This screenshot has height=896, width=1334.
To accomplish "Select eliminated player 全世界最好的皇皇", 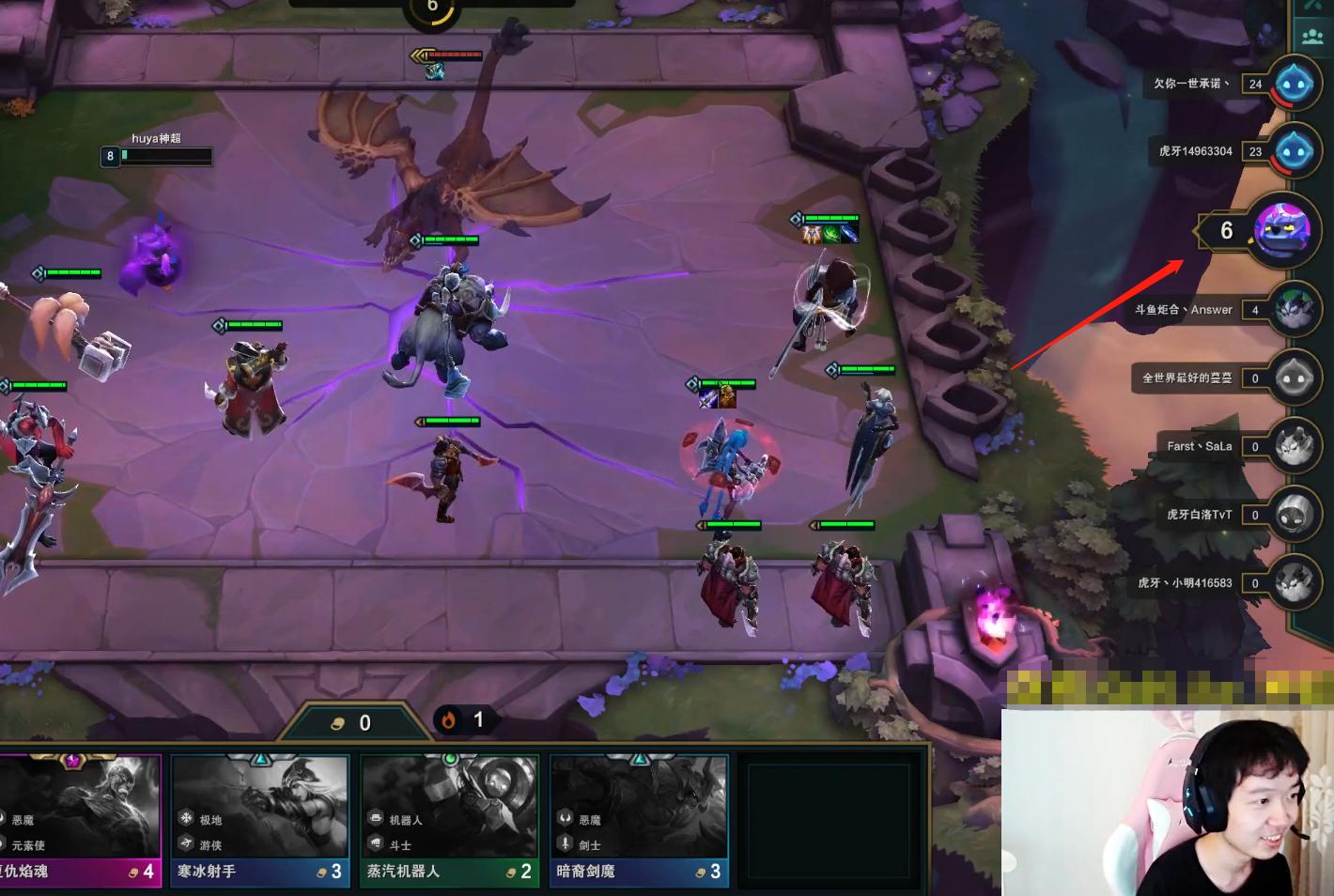I will tap(1295, 378).
